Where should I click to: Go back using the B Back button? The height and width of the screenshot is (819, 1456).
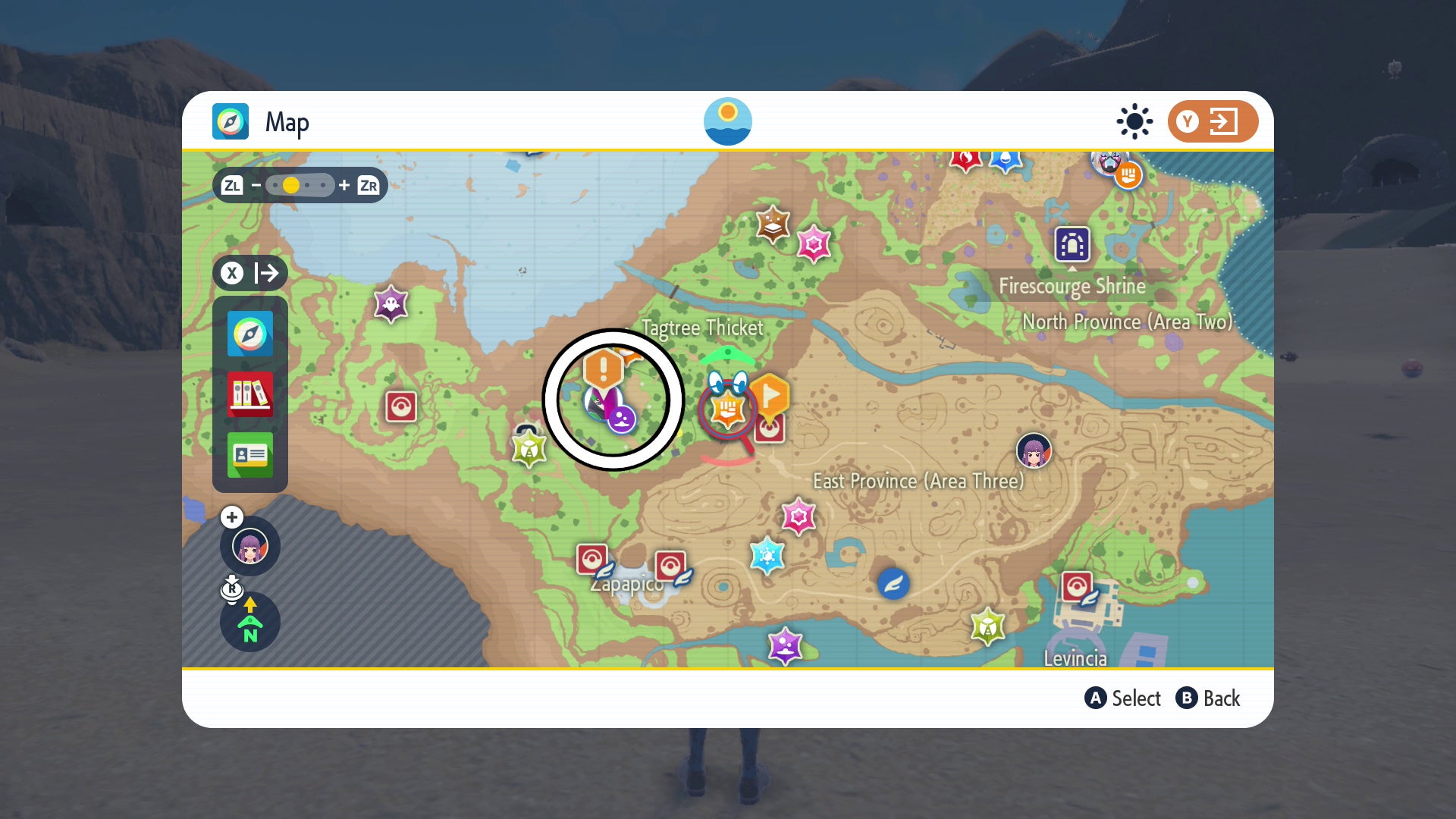pyautogui.click(x=1209, y=698)
